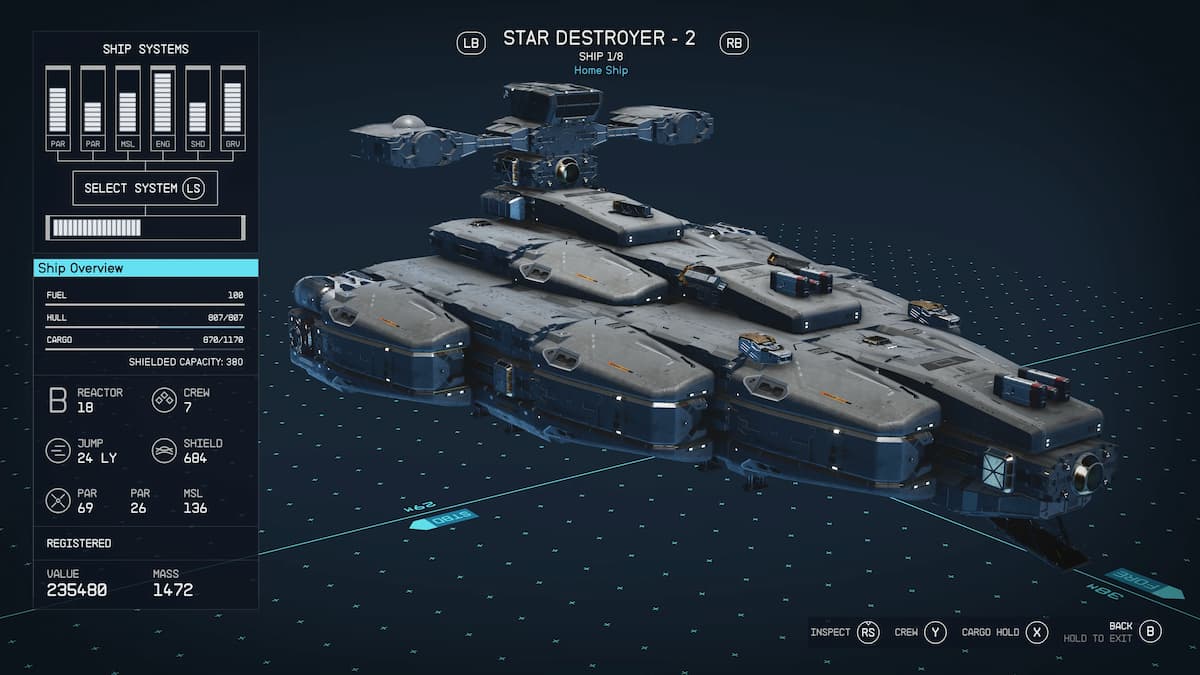The height and width of the screenshot is (675, 1200).
Task: Click the Select System box
Action: click(145, 188)
